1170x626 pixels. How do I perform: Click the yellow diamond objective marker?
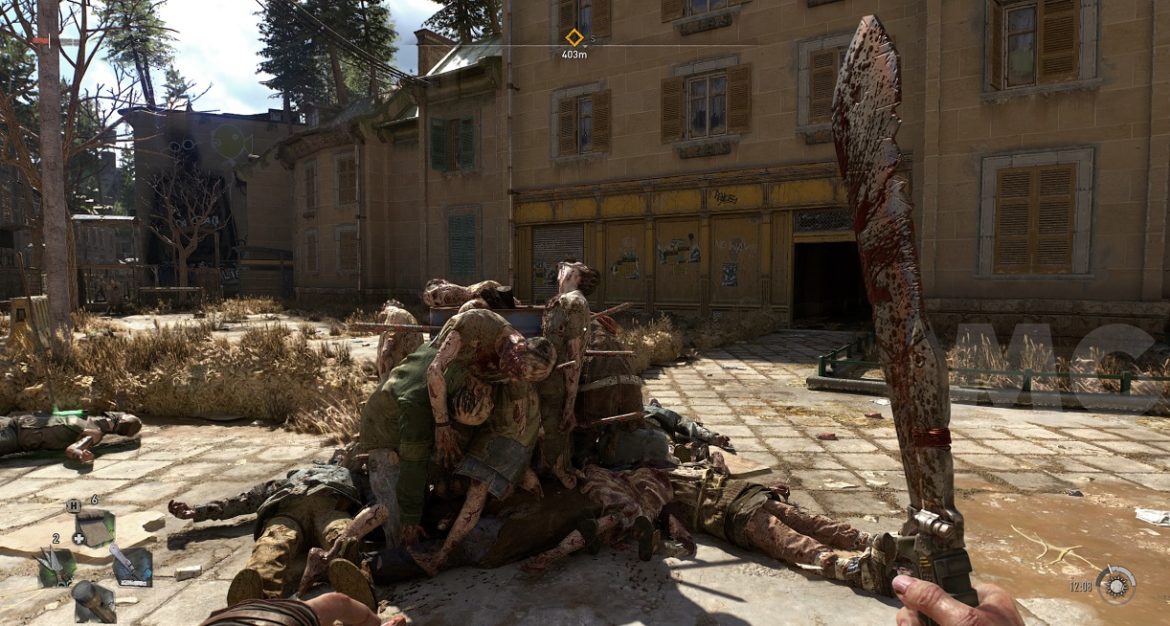pos(574,37)
